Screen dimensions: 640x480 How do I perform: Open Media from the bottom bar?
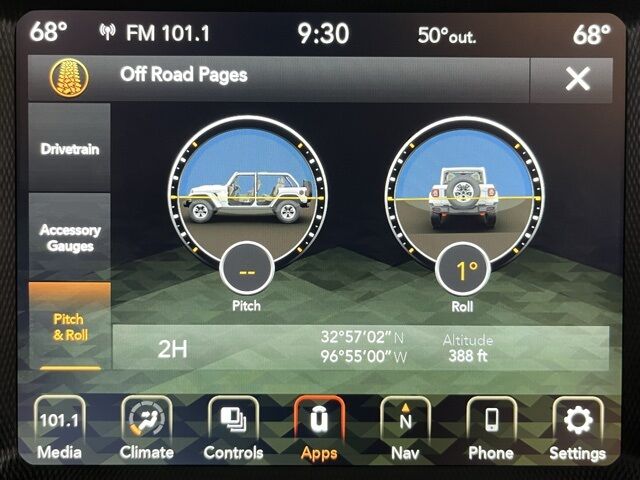pyautogui.click(x=59, y=428)
